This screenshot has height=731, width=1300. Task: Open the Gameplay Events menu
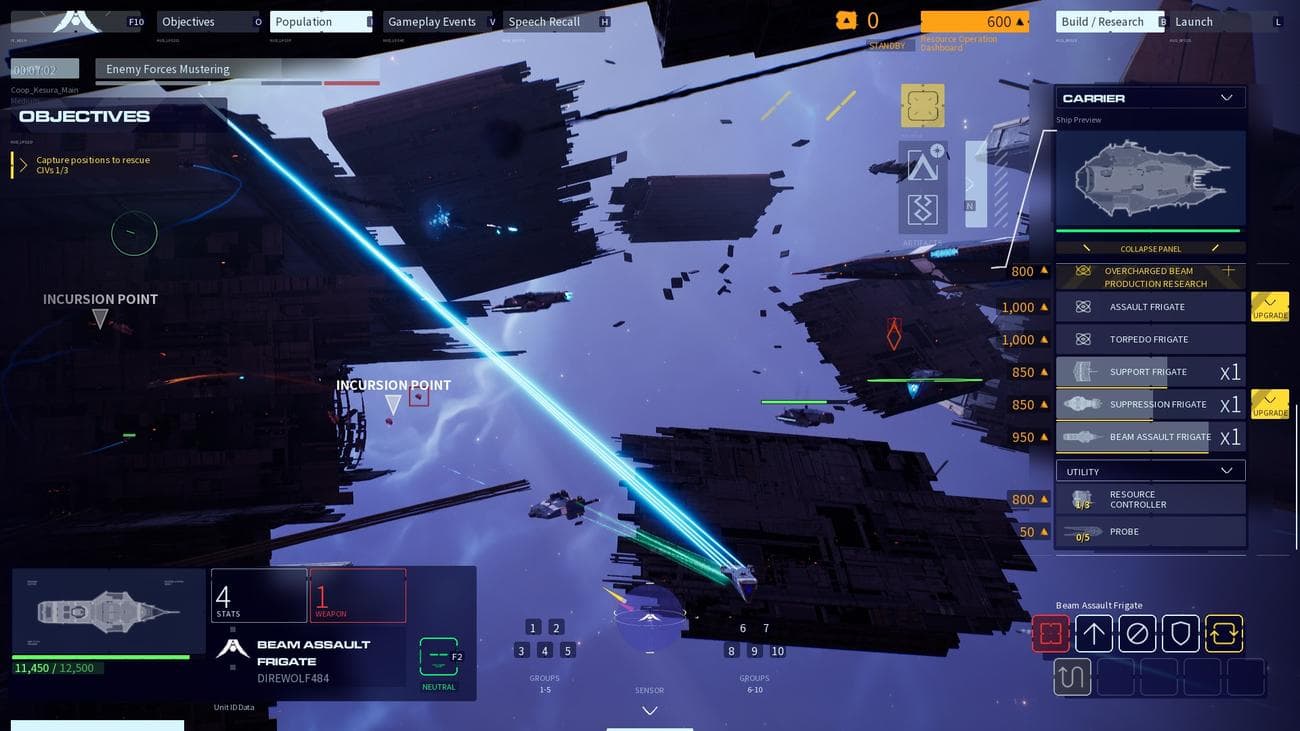(432, 21)
